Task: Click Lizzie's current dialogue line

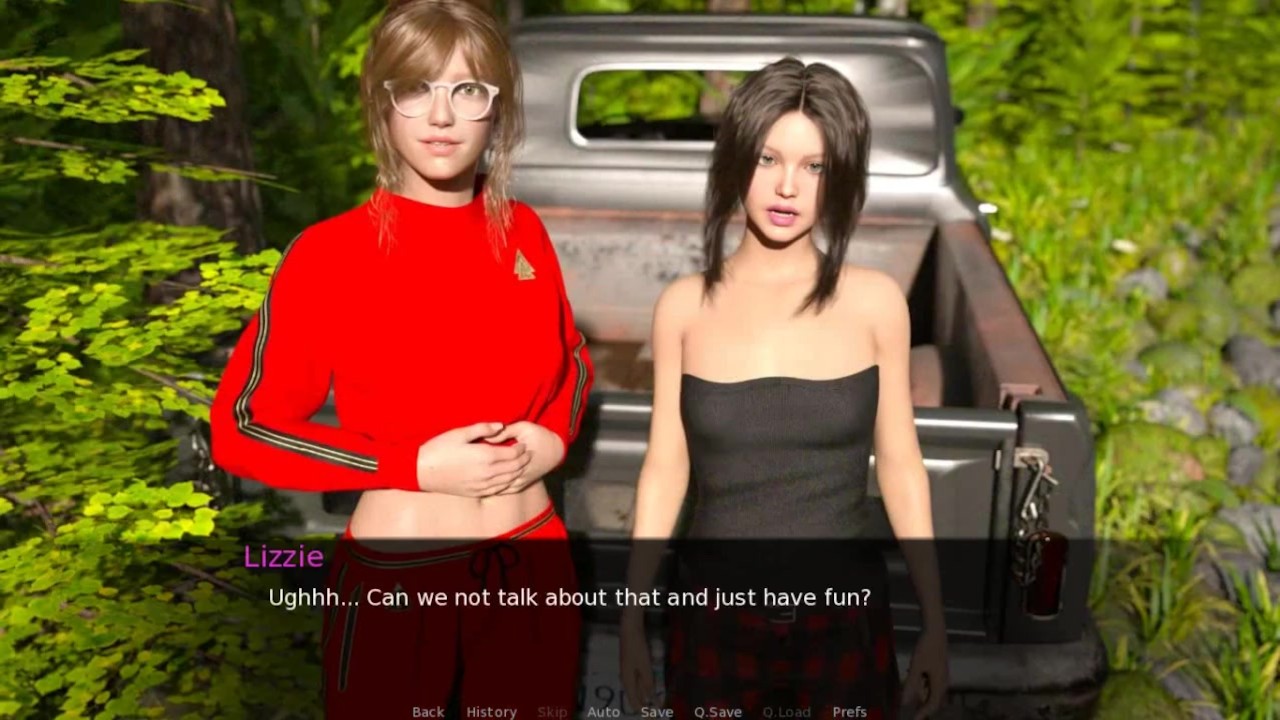Action: click(x=569, y=598)
